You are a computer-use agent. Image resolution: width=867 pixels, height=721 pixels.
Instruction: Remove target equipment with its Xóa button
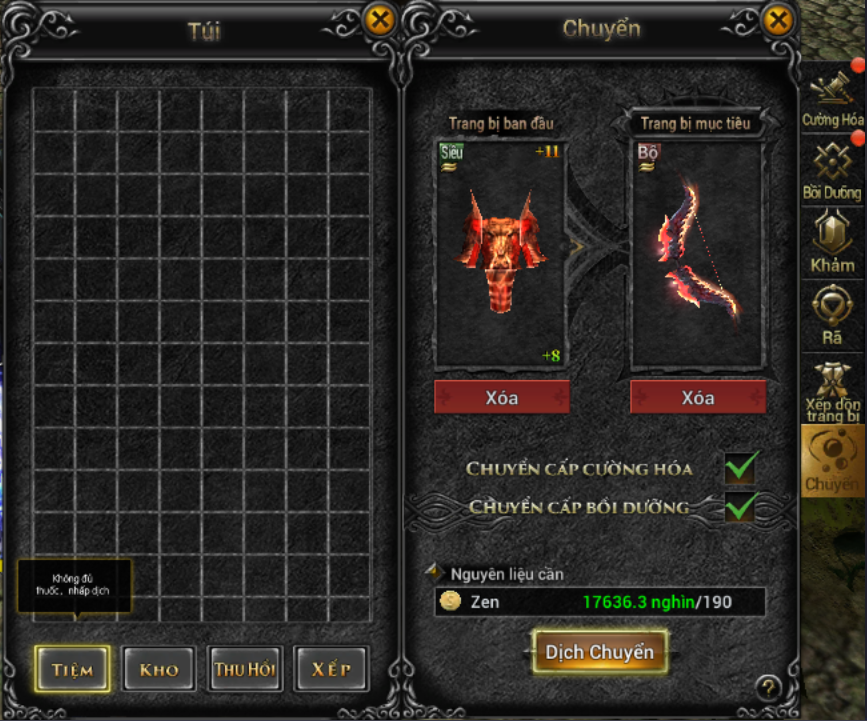pos(697,397)
